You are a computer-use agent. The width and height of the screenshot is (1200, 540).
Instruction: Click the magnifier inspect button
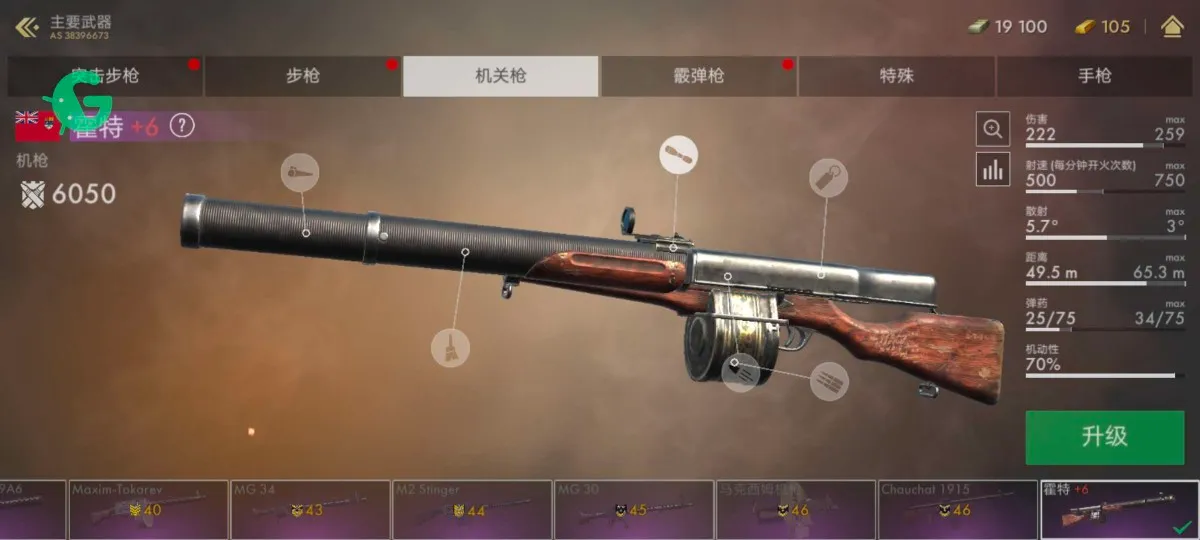pos(992,129)
